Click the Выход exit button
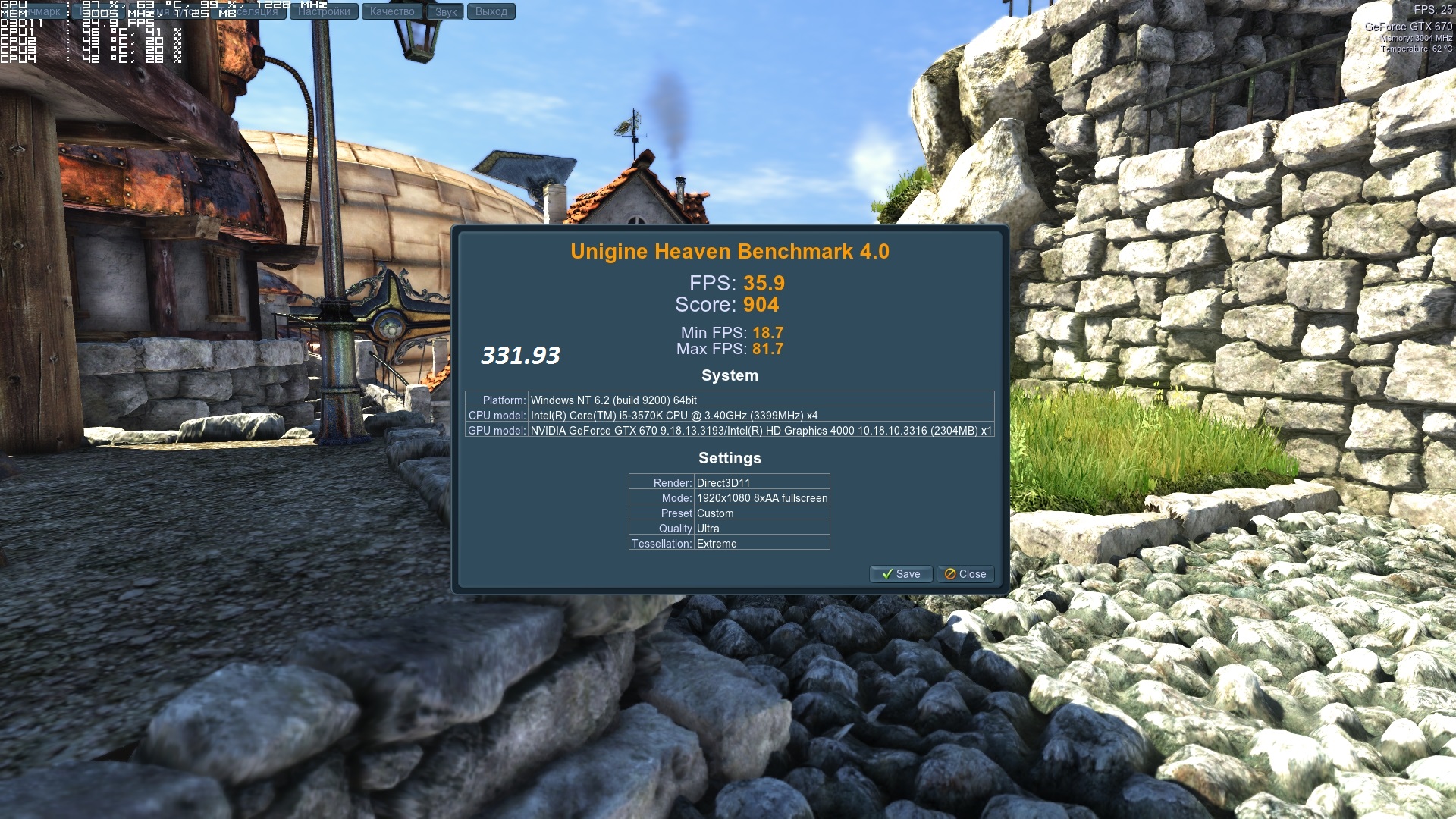This screenshot has width=1456, height=819. click(491, 11)
